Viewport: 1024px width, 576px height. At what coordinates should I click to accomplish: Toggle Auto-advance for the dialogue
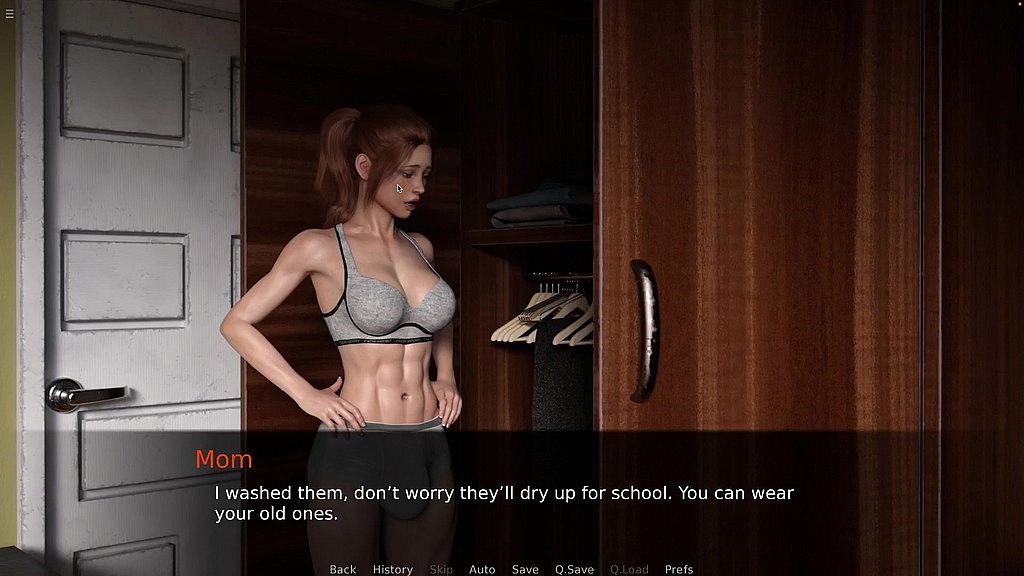tap(482, 569)
